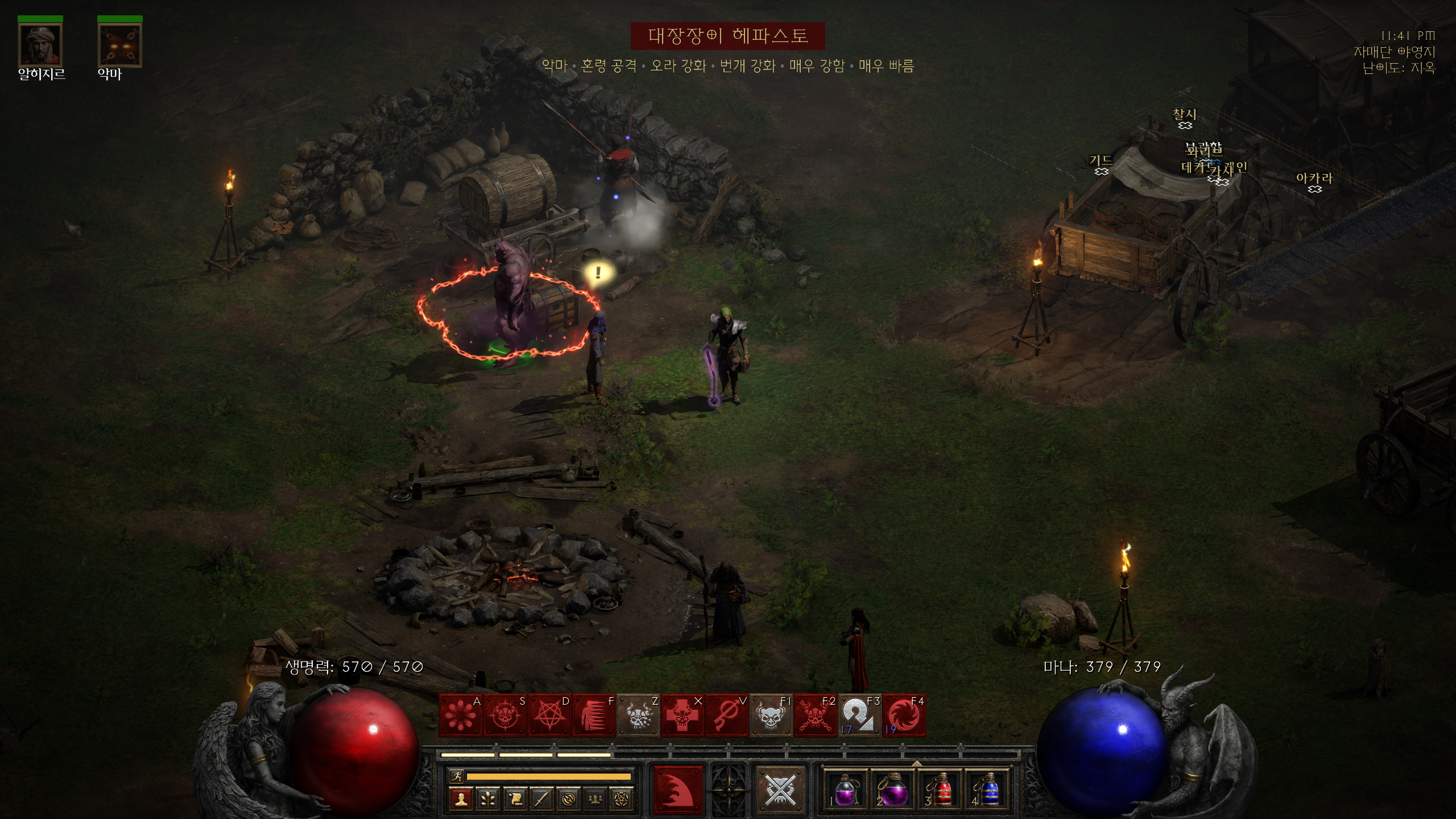Activate the spiked figure skill bound to F

coord(593,715)
